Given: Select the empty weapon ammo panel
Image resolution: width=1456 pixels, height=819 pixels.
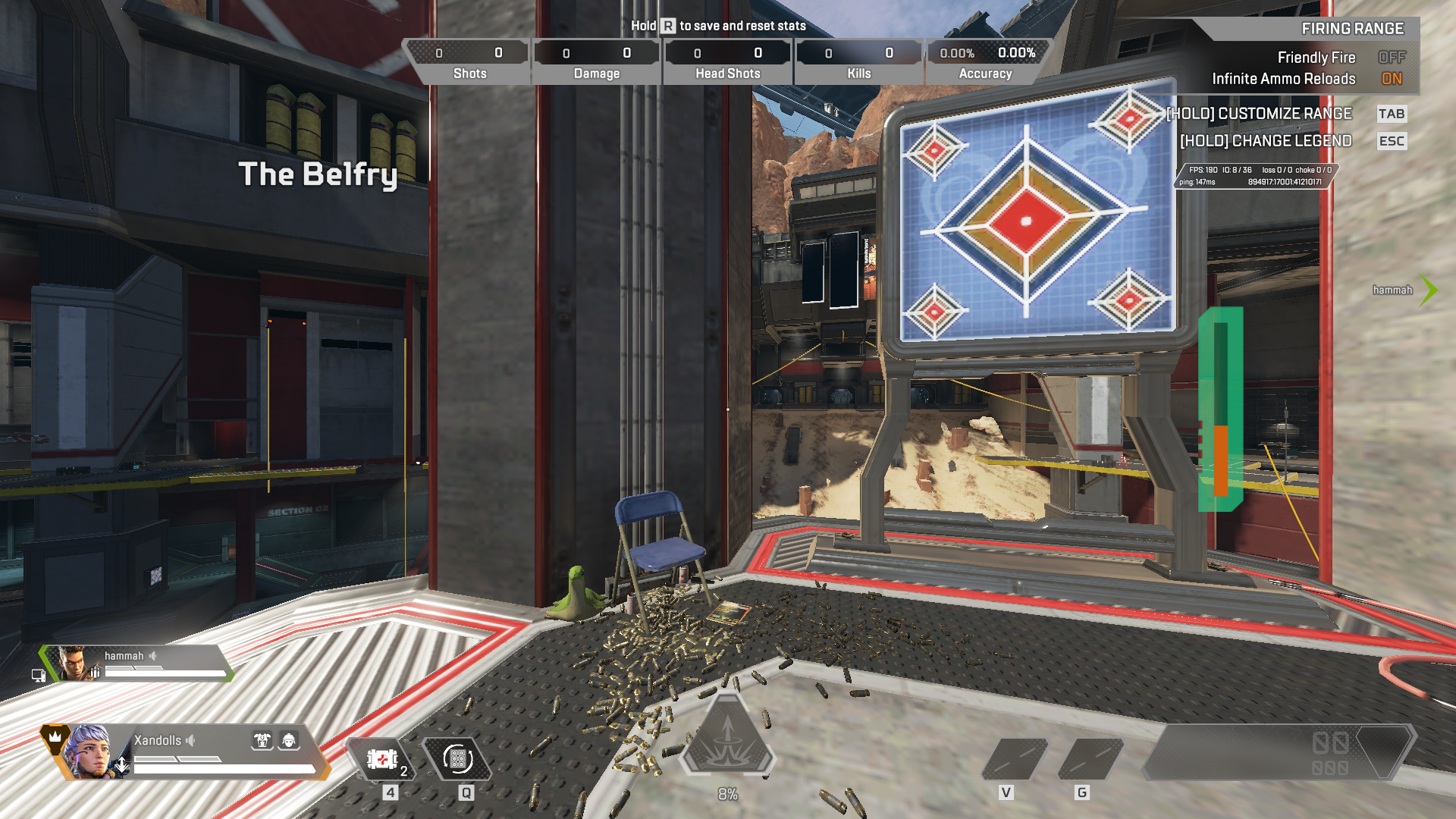Looking at the screenshot, I should click(1278, 752).
